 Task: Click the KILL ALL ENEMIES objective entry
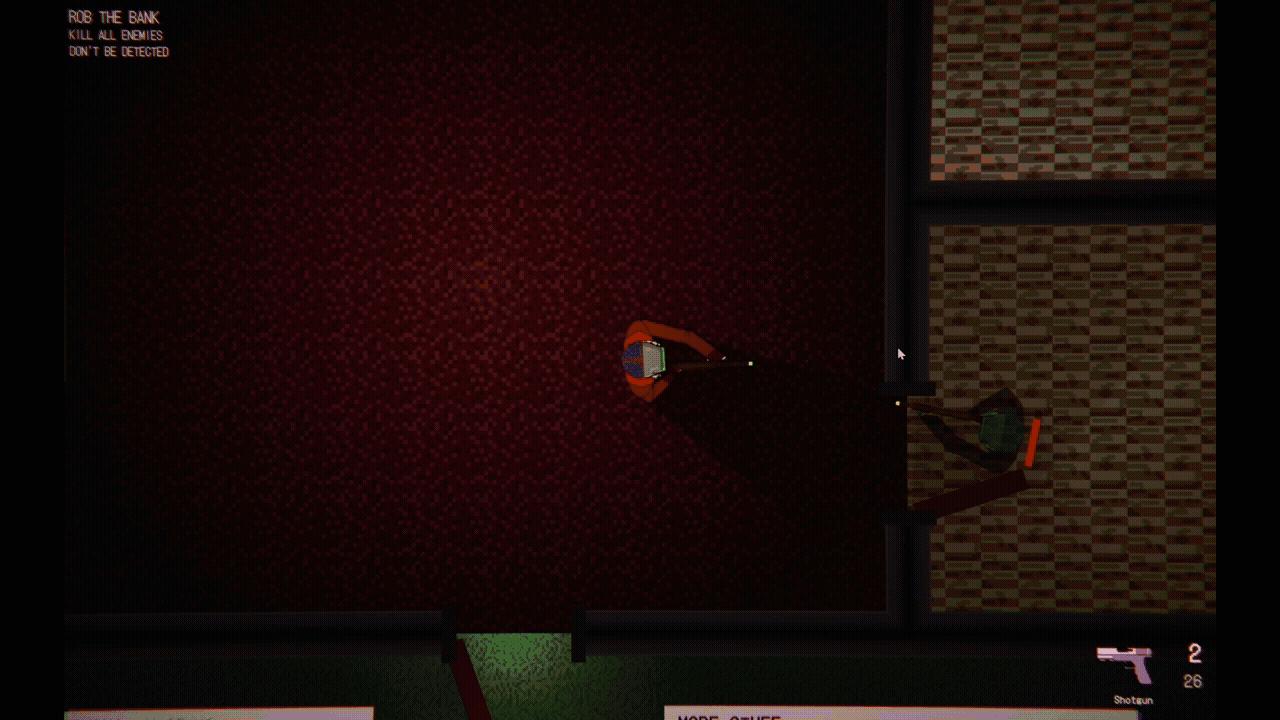pos(115,34)
